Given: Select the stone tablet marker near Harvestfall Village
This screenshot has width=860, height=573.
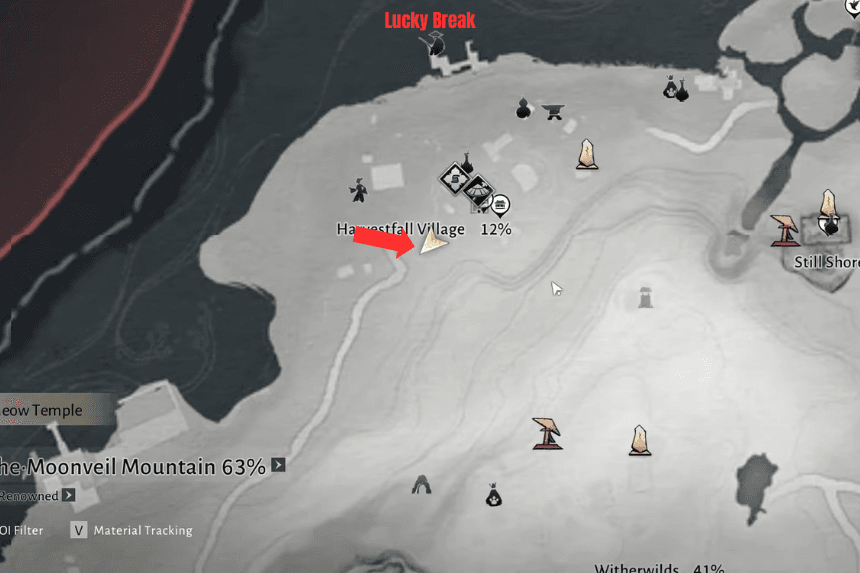Looking at the screenshot, I should click(x=587, y=154).
